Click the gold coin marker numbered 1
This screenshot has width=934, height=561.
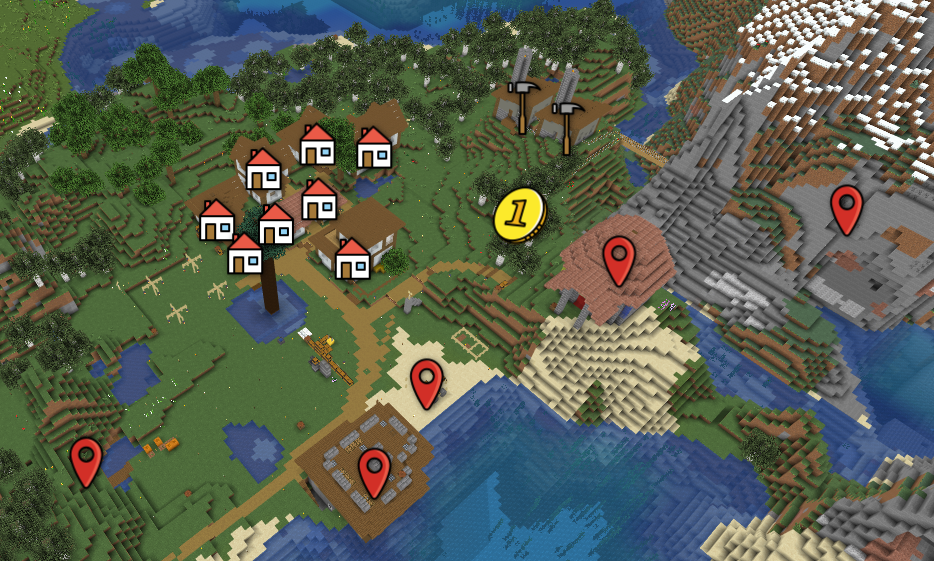(519, 214)
